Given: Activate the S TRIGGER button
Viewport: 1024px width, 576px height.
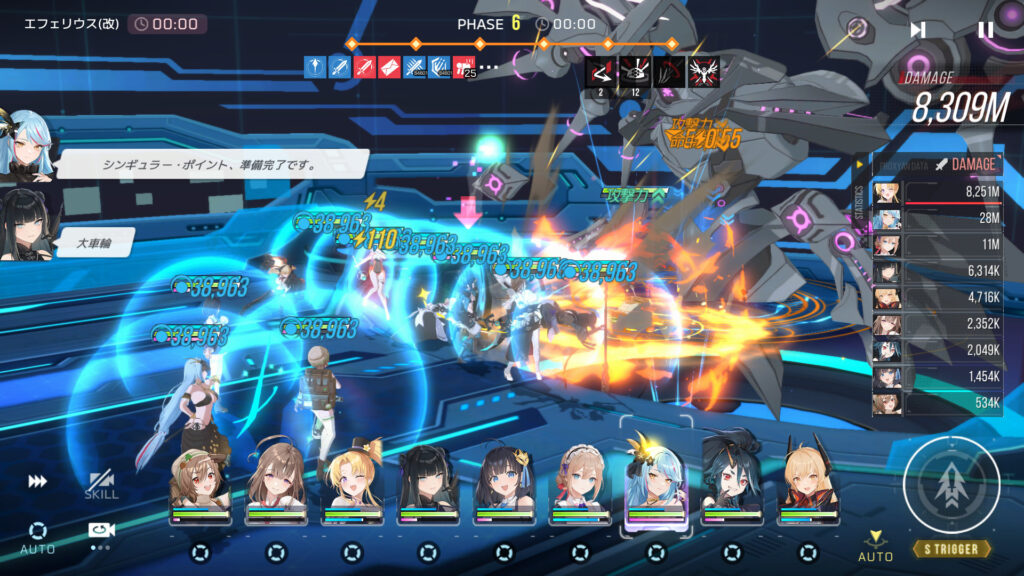Looking at the screenshot, I should pos(952,486).
